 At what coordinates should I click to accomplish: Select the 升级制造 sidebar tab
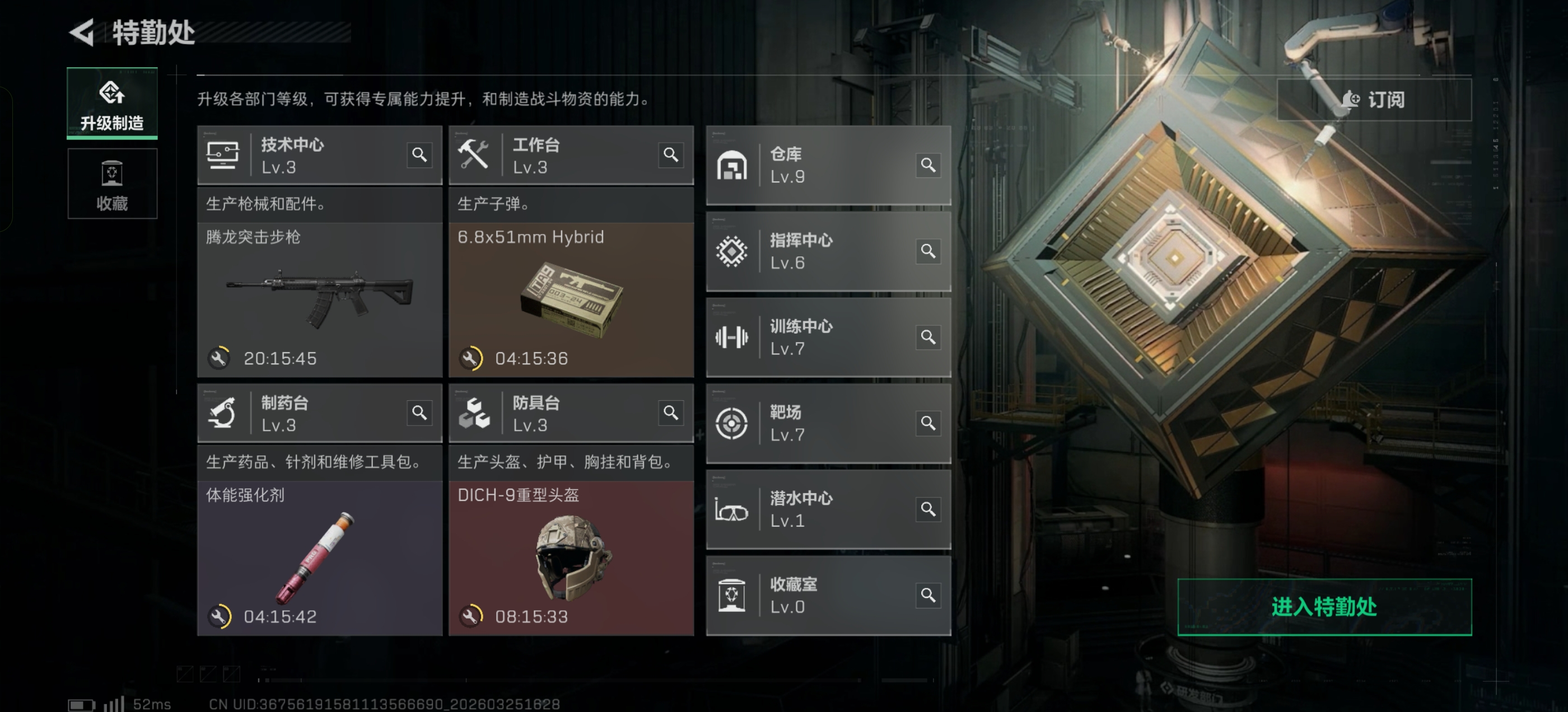(112, 104)
